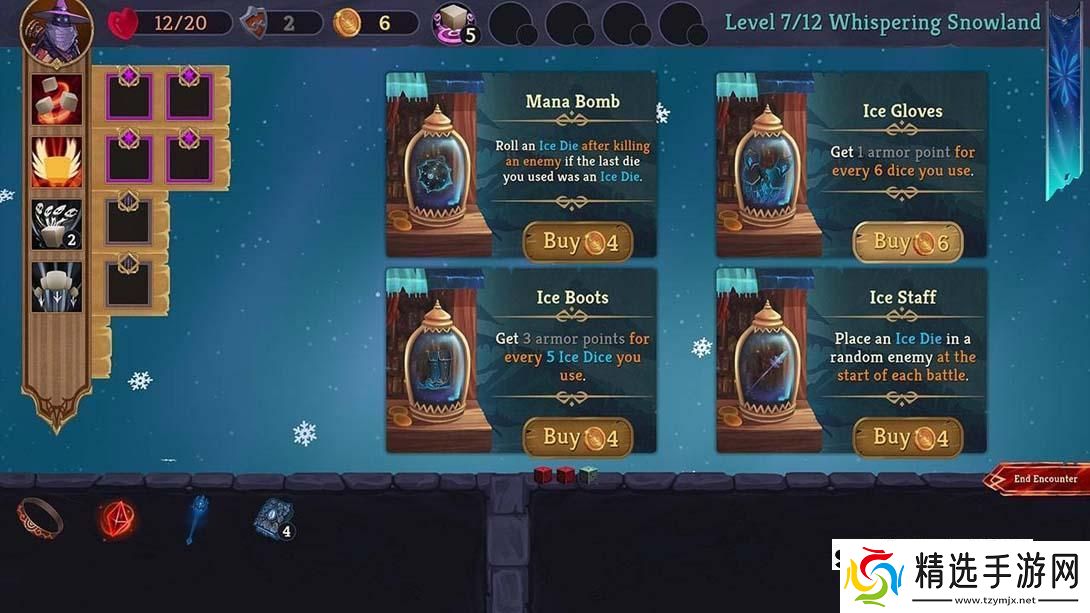The width and height of the screenshot is (1090, 613).
Task: Inspect the spellbook relic with count 4
Action: tap(272, 518)
